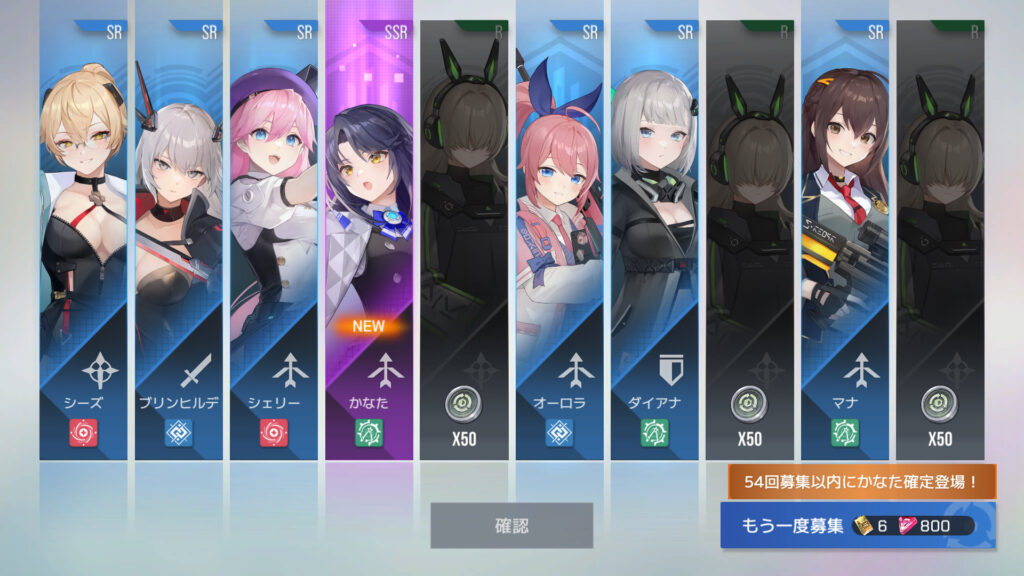This screenshot has width=1024, height=576.
Task: Pick the ダイアナ character card
Action: (x=654, y=240)
